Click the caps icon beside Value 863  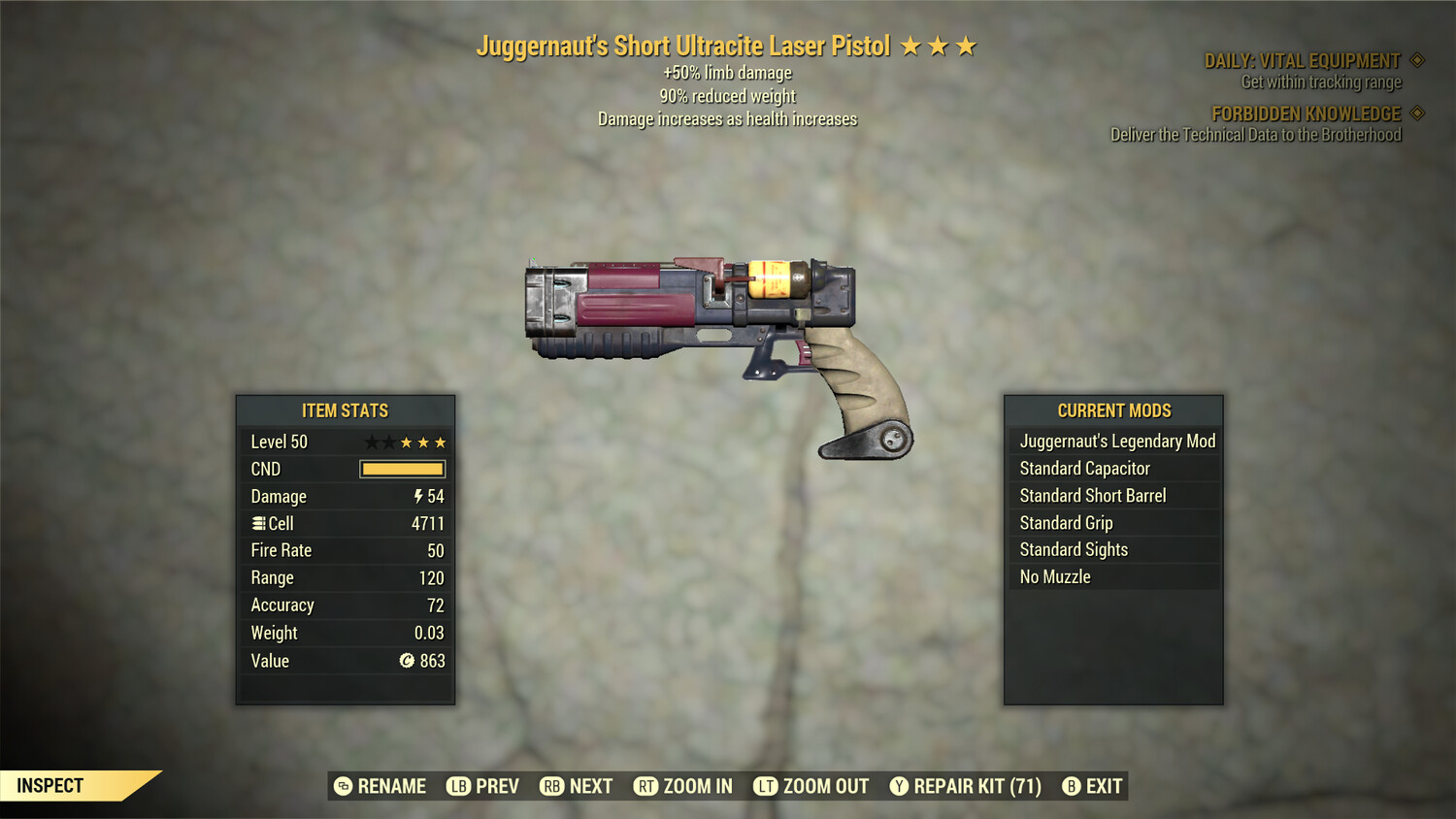[406, 661]
